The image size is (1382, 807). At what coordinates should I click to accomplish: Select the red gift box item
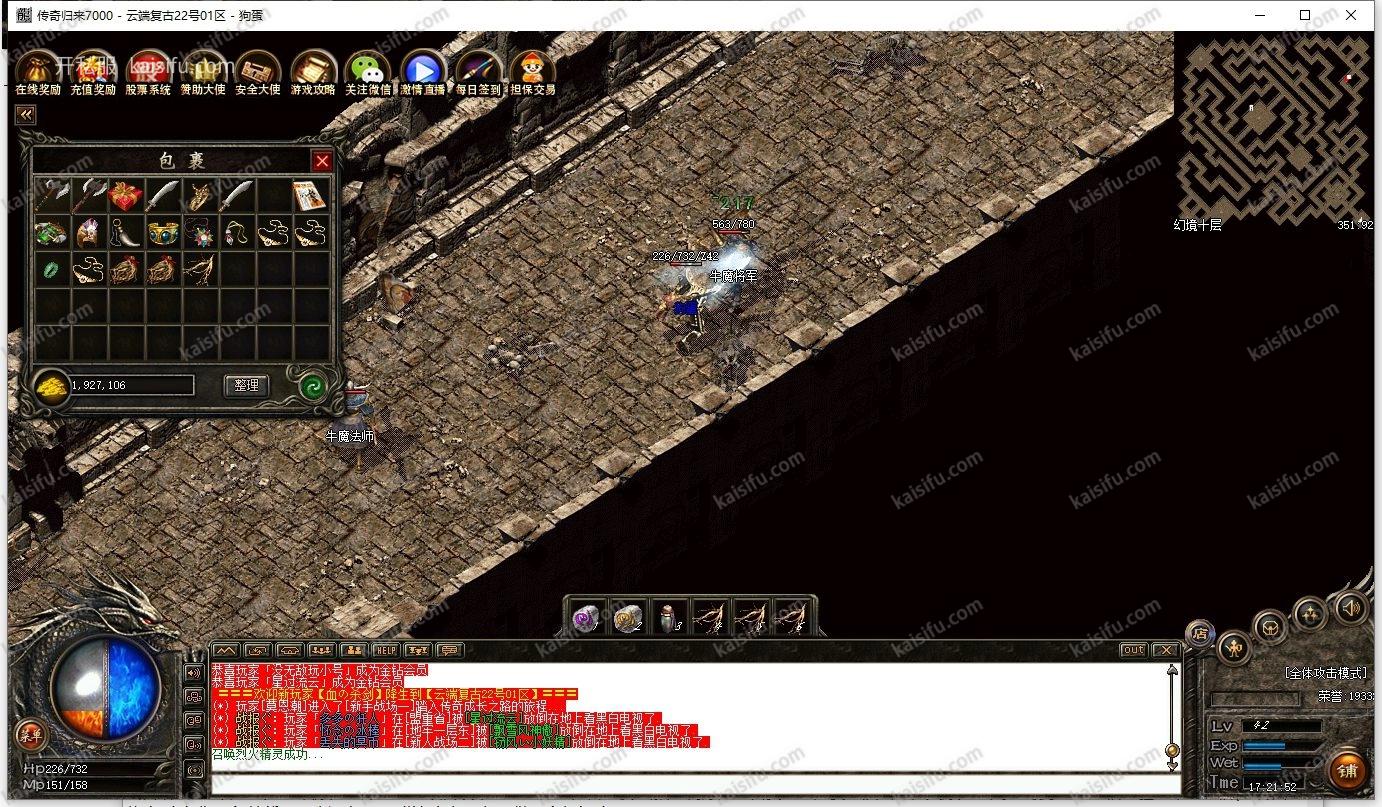pos(126,196)
